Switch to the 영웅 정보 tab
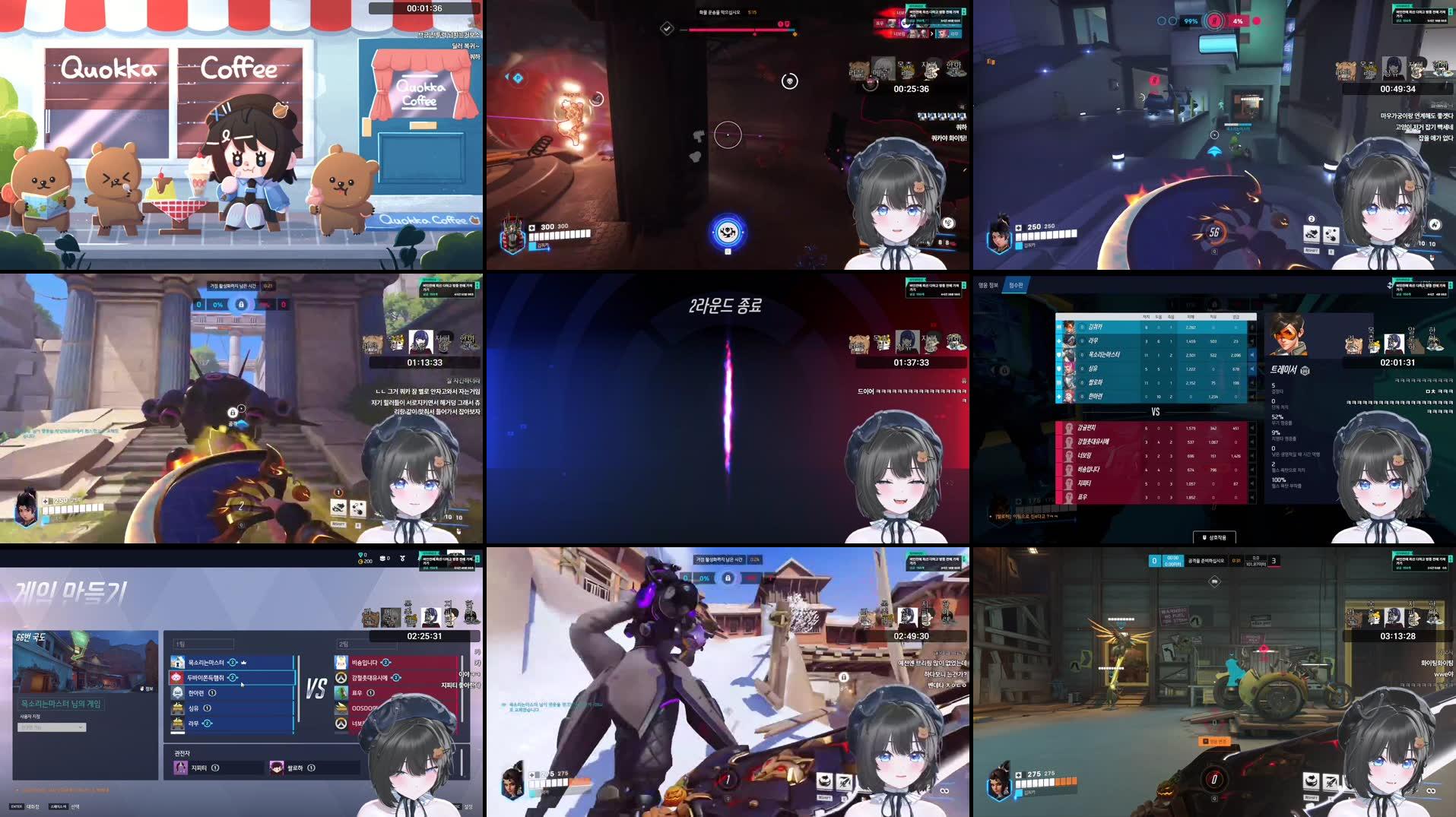Screen dimensions: 1456x817 click(x=989, y=284)
